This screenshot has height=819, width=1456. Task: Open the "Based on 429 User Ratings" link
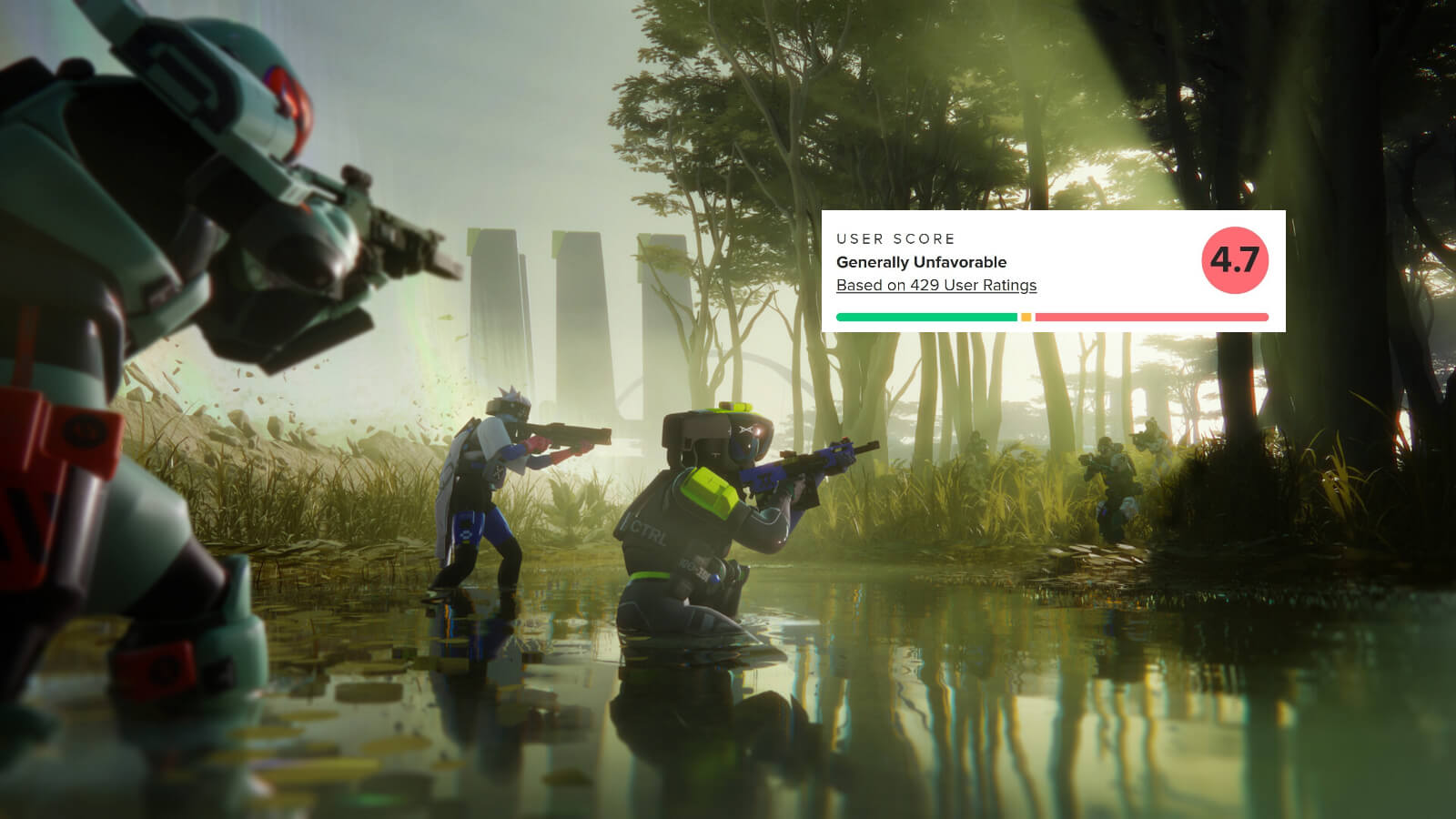click(936, 286)
